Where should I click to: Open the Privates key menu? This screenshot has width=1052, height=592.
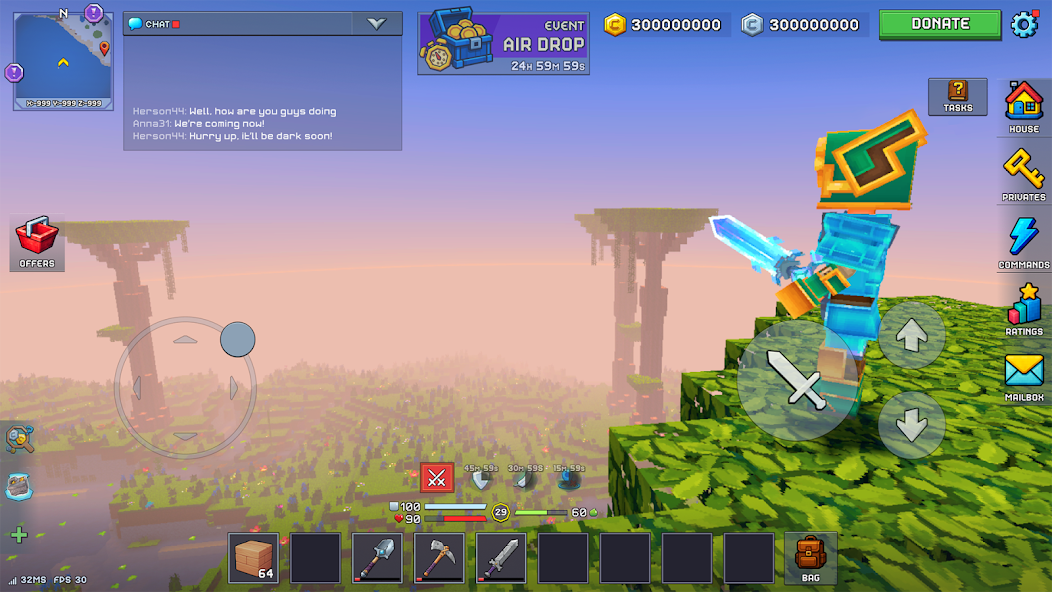1024,173
